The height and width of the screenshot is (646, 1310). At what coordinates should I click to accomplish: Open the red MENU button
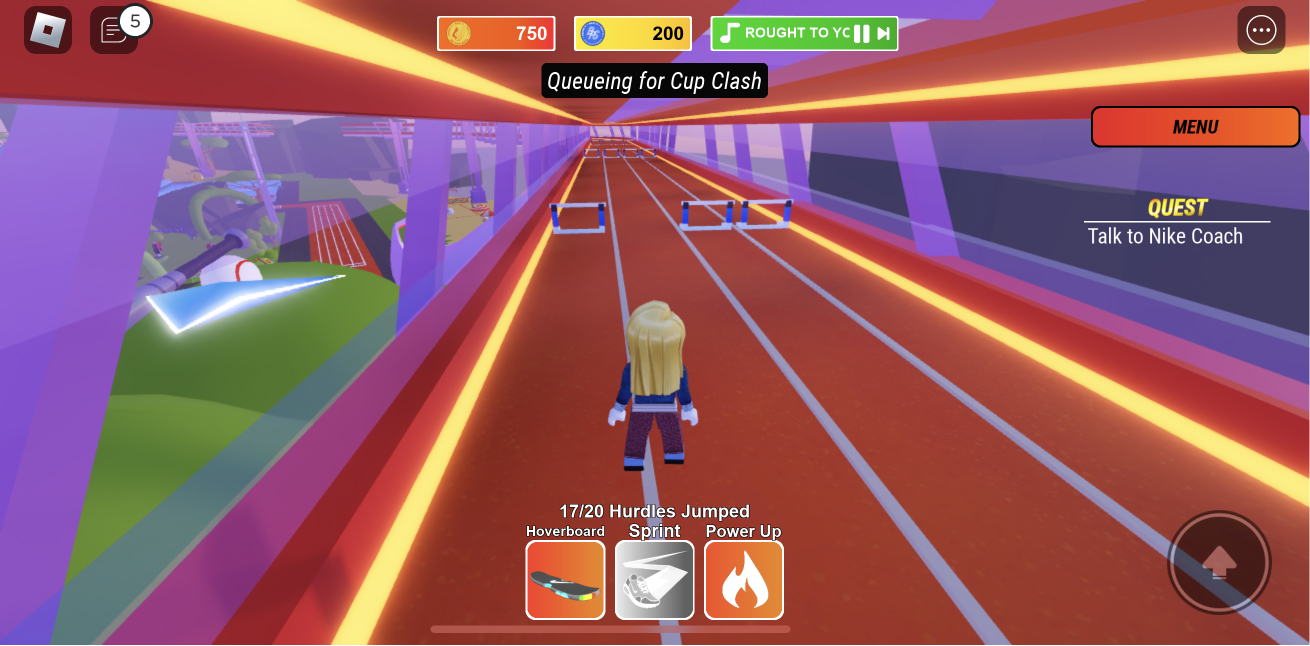click(1195, 127)
